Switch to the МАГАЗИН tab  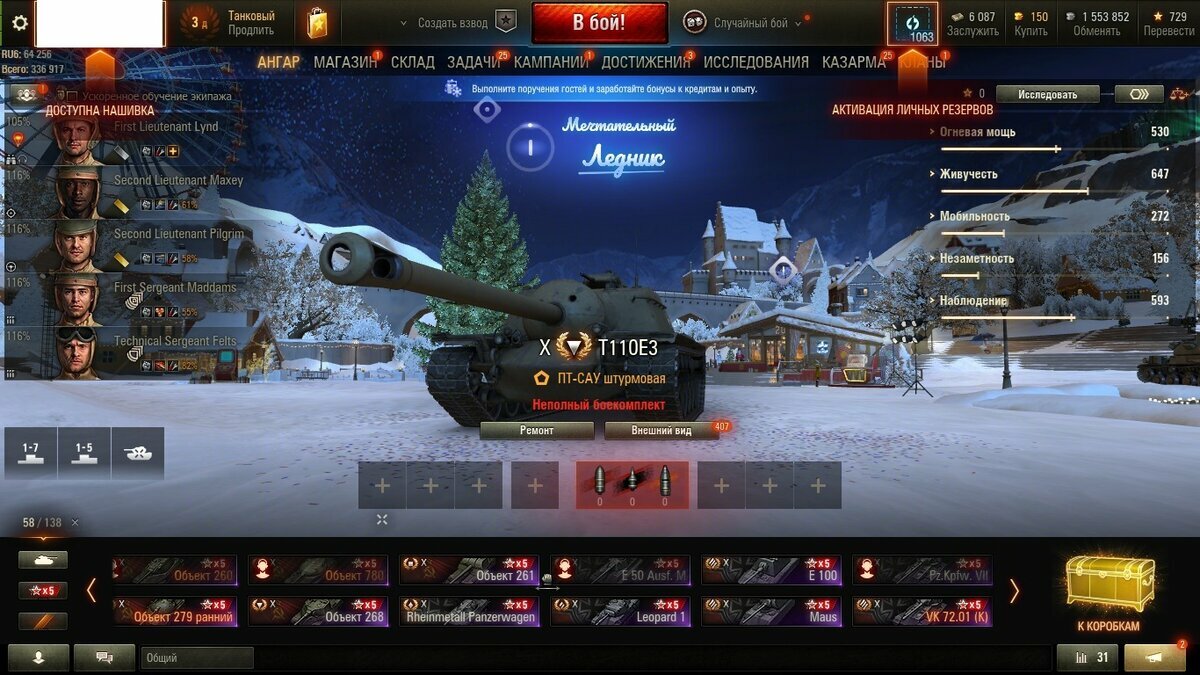[345, 62]
